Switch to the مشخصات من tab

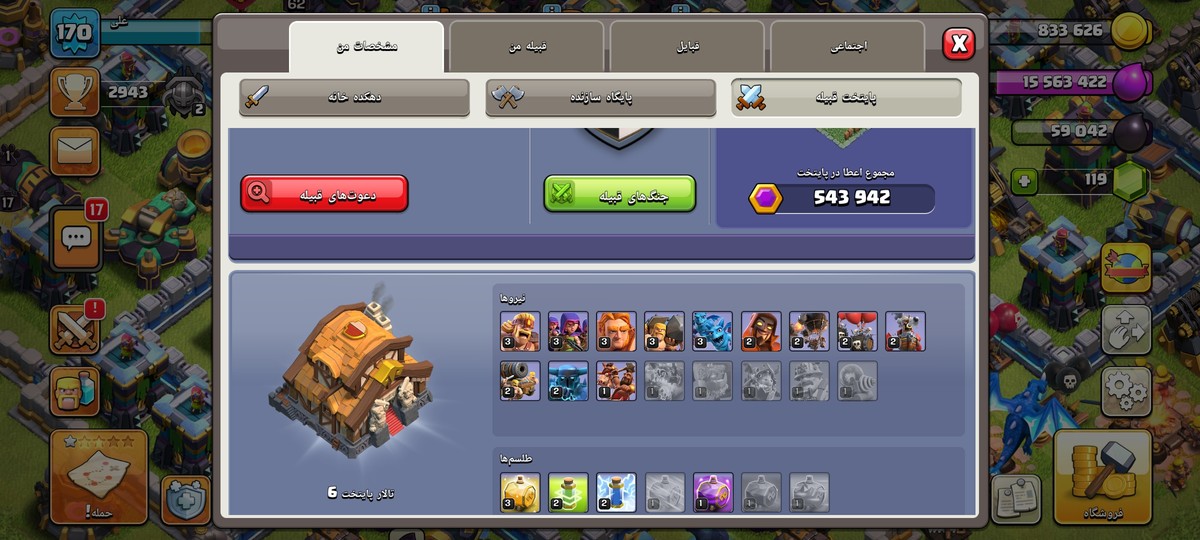coord(367,47)
